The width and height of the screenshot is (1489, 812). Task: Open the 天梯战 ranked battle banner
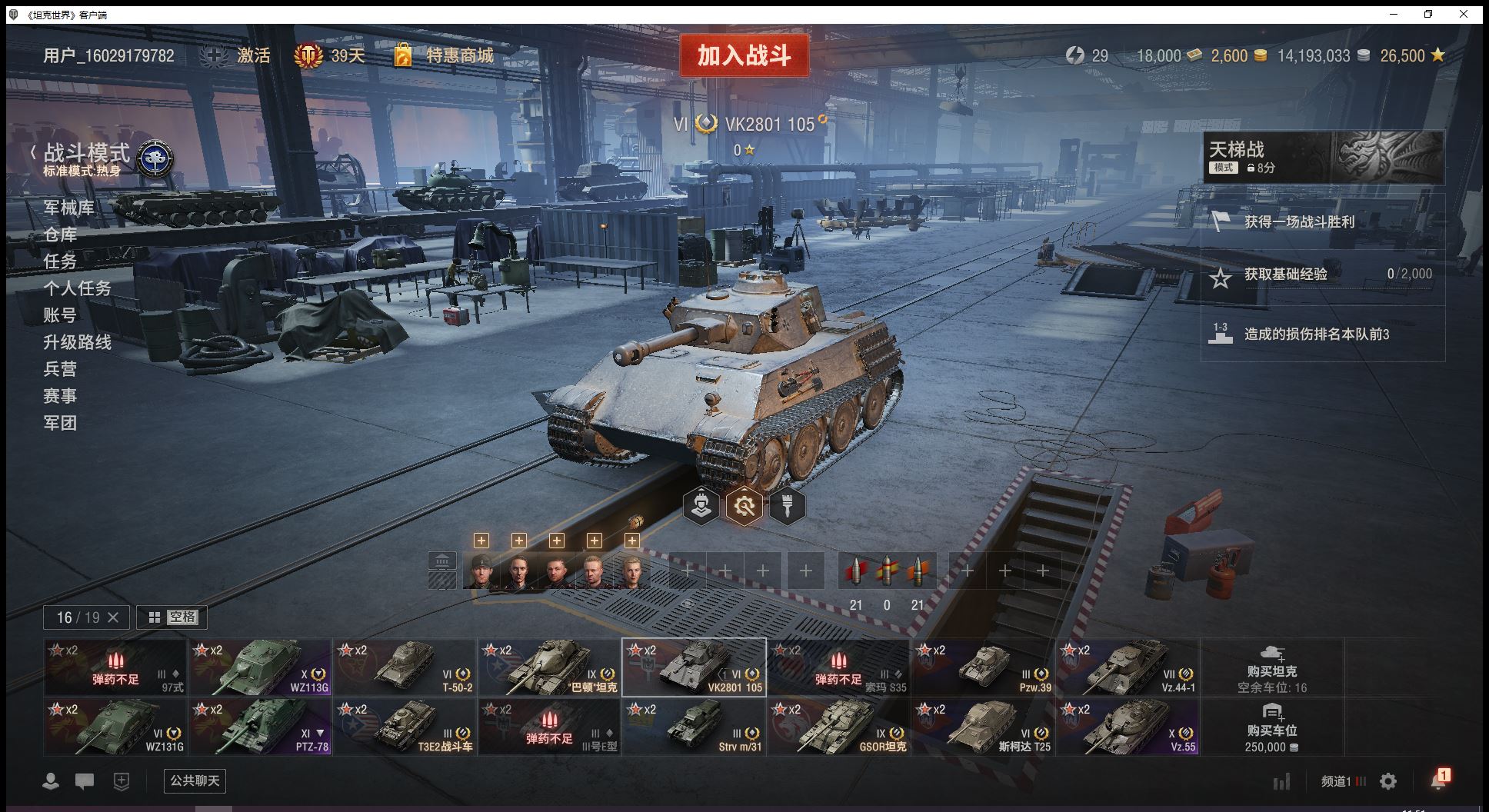pyautogui.click(x=1323, y=157)
